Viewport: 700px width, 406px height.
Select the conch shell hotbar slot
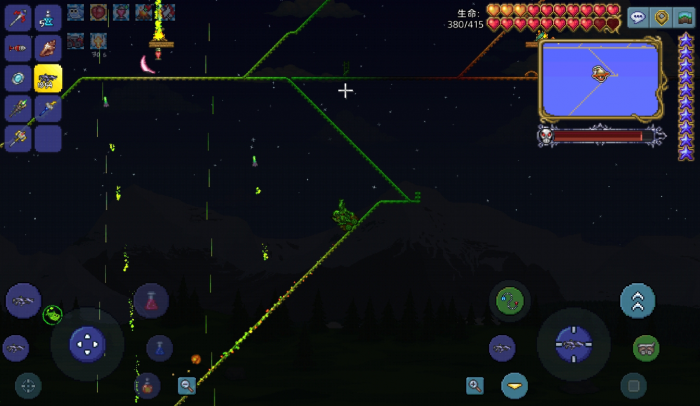pos(48,48)
